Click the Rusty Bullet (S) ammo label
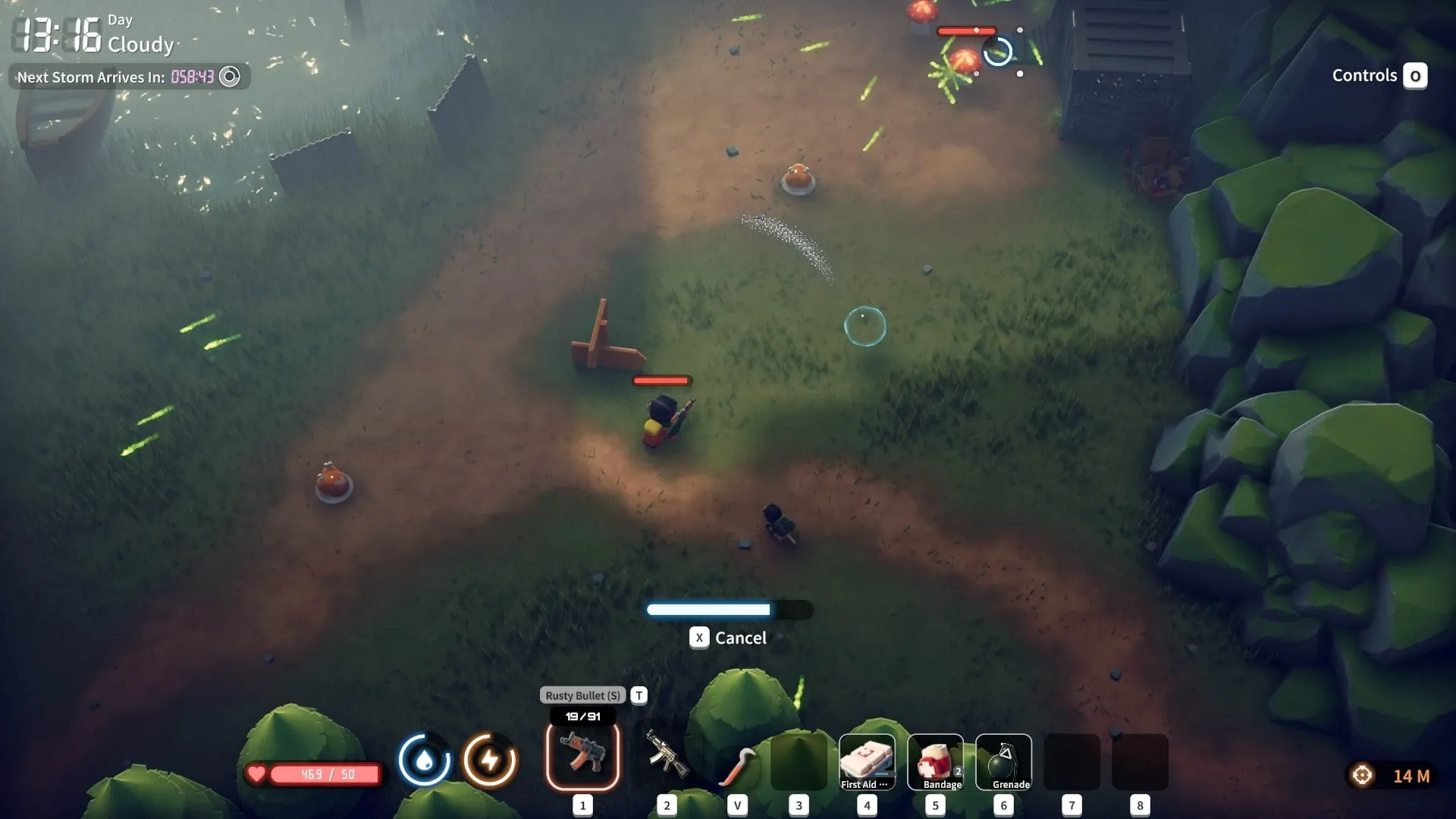 pos(580,695)
